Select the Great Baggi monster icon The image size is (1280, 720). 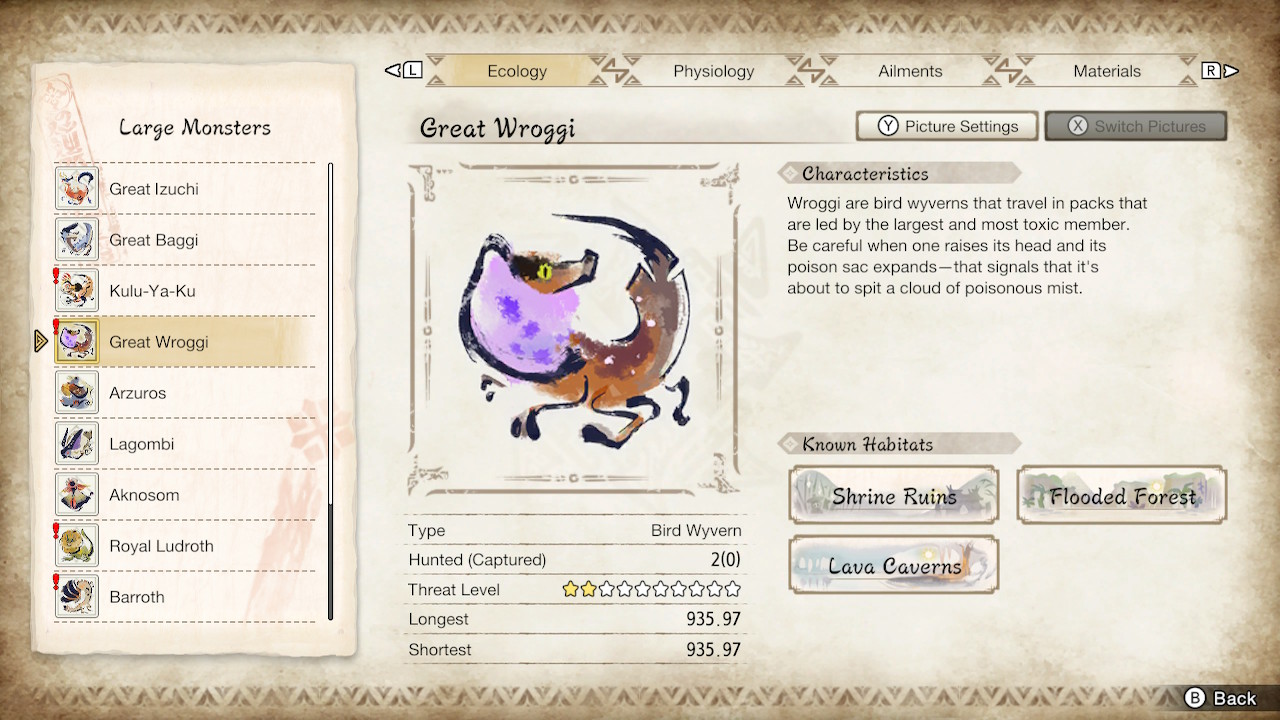tap(76, 239)
